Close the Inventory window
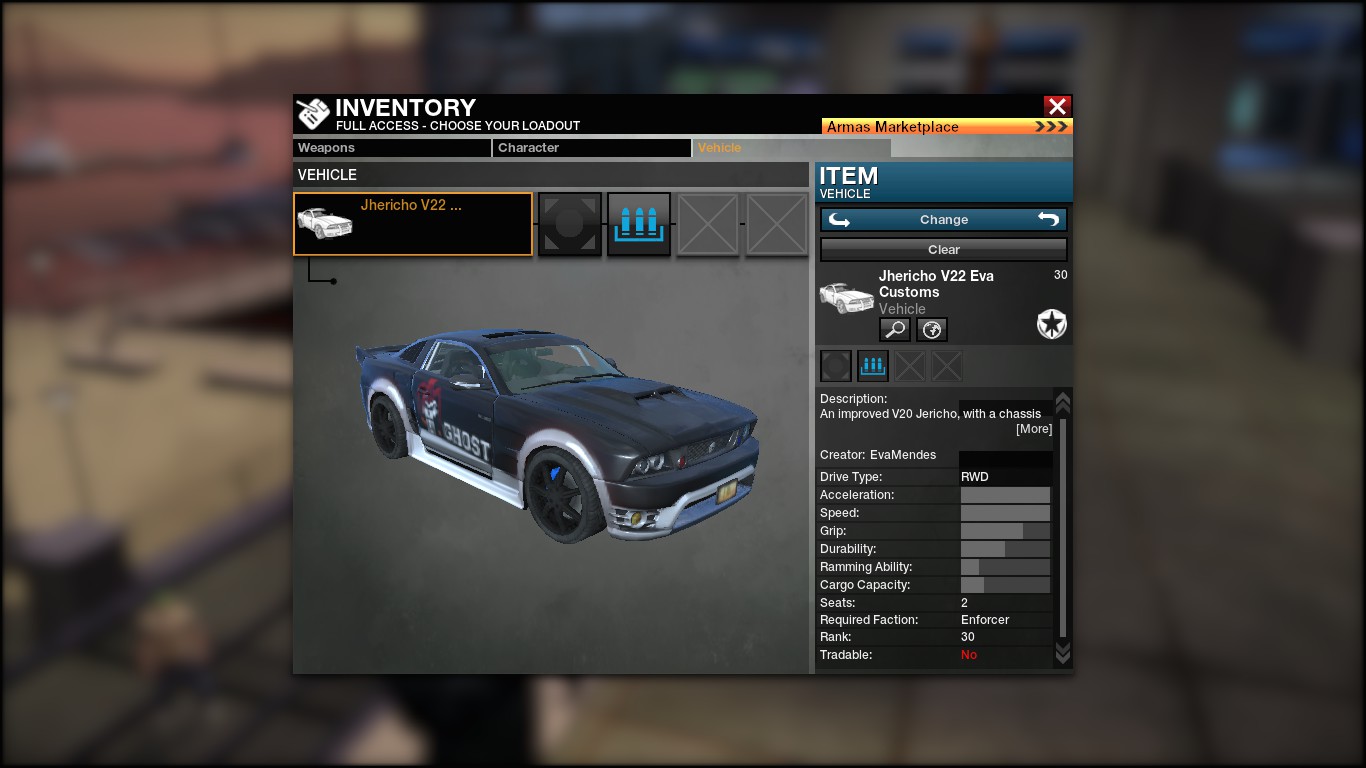This screenshot has width=1366, height=768. (x=1057, y=106)
